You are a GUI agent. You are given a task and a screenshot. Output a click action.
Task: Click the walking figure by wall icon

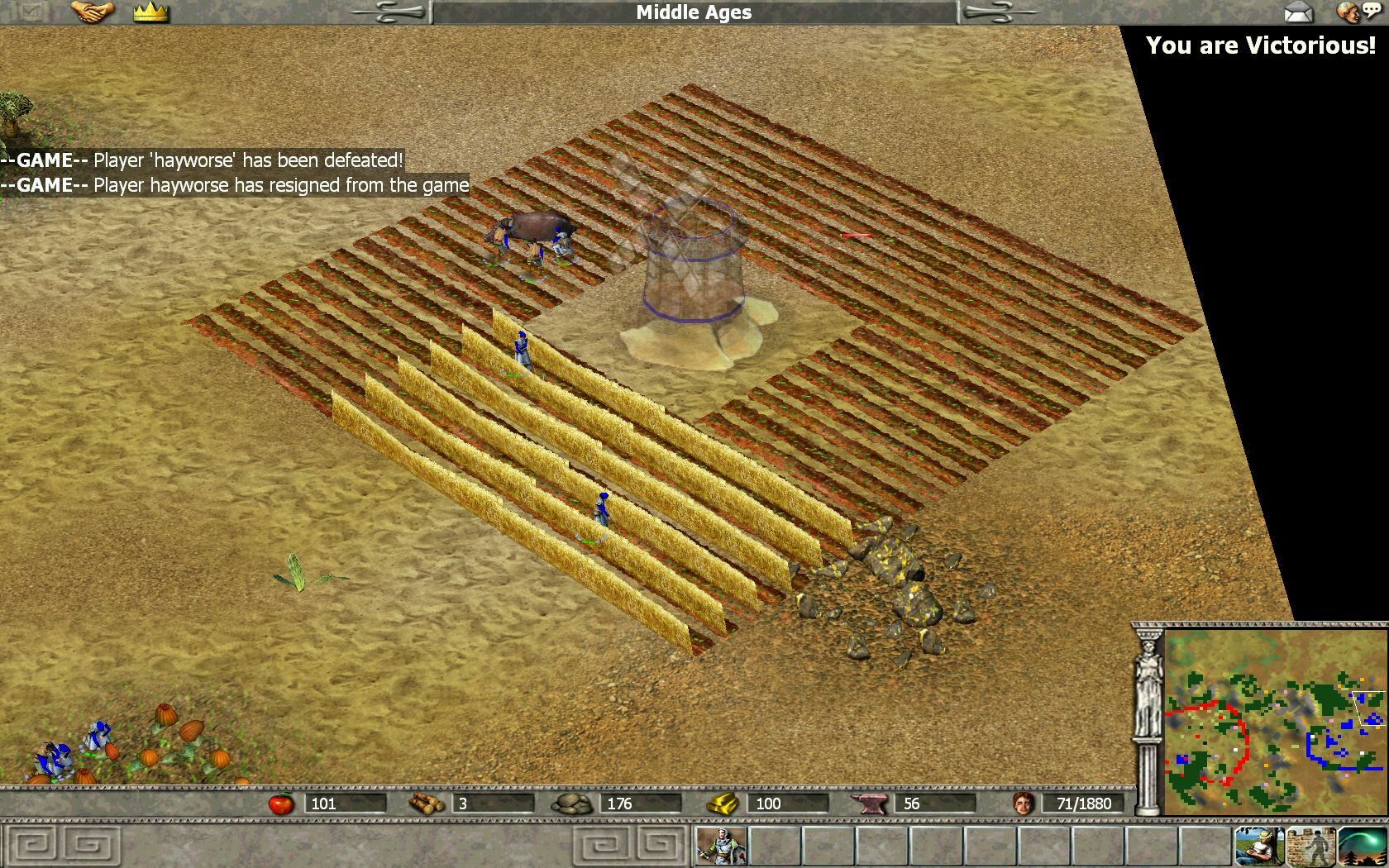pyautogui.click(x=1310, y=846)
